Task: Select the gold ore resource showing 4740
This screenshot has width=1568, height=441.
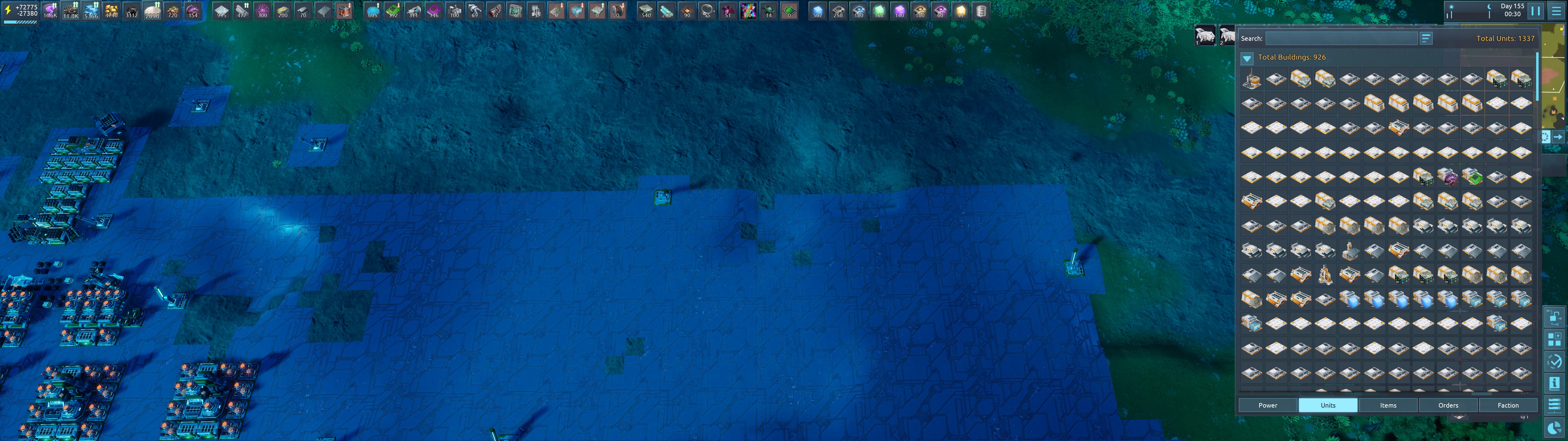Action: tap(111, 11)
